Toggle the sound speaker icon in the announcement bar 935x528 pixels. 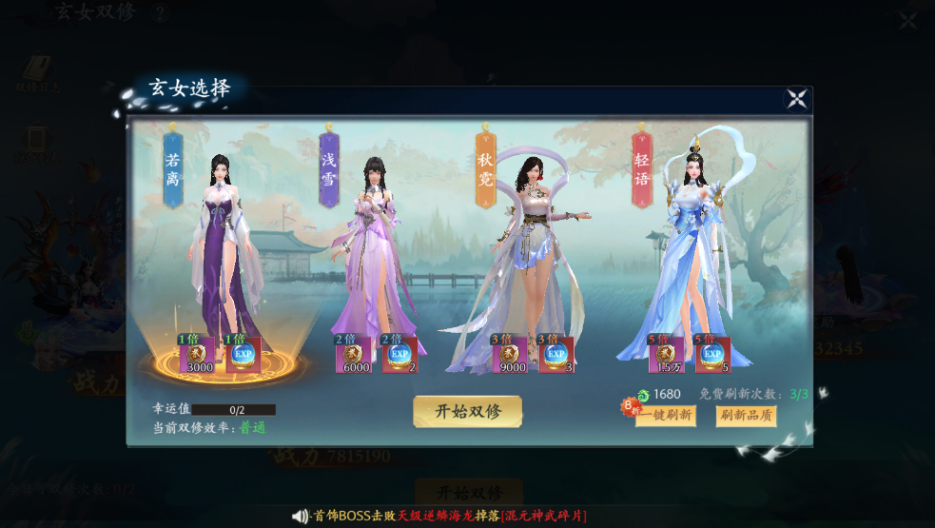coord(300,516)
